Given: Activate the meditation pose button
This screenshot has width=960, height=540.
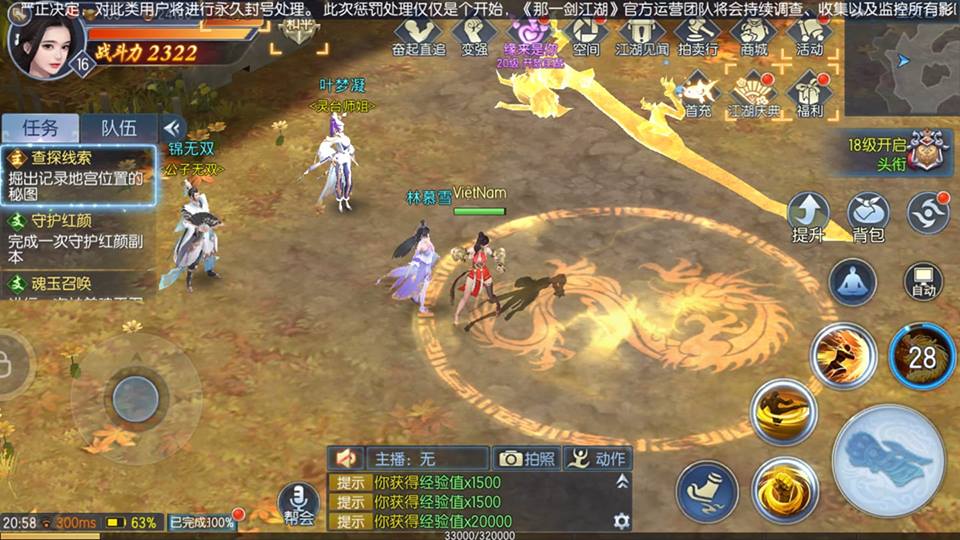Looking at the screenshot, I should point(853,283).
